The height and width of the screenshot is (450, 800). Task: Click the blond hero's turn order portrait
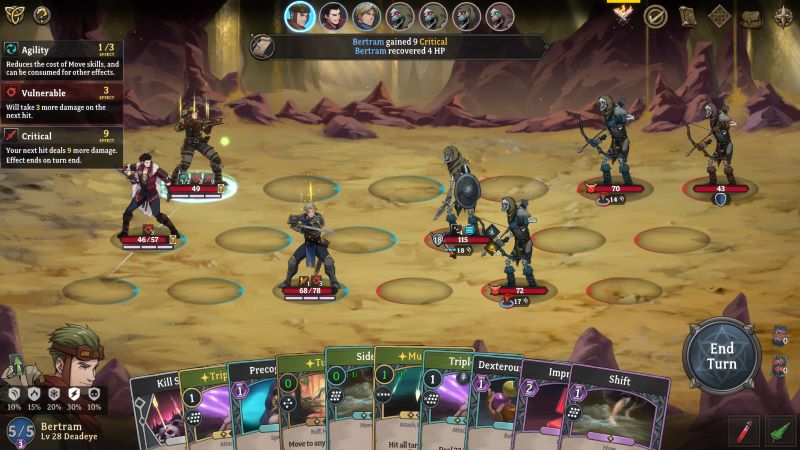click(x=366, y=16)
